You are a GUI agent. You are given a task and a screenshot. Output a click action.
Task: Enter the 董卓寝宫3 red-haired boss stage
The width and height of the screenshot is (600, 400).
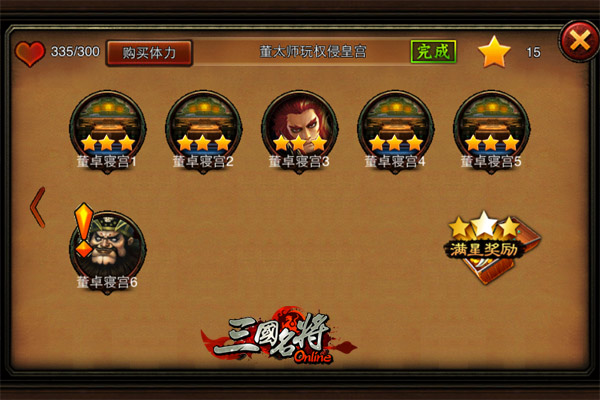[x=299, y=125]
